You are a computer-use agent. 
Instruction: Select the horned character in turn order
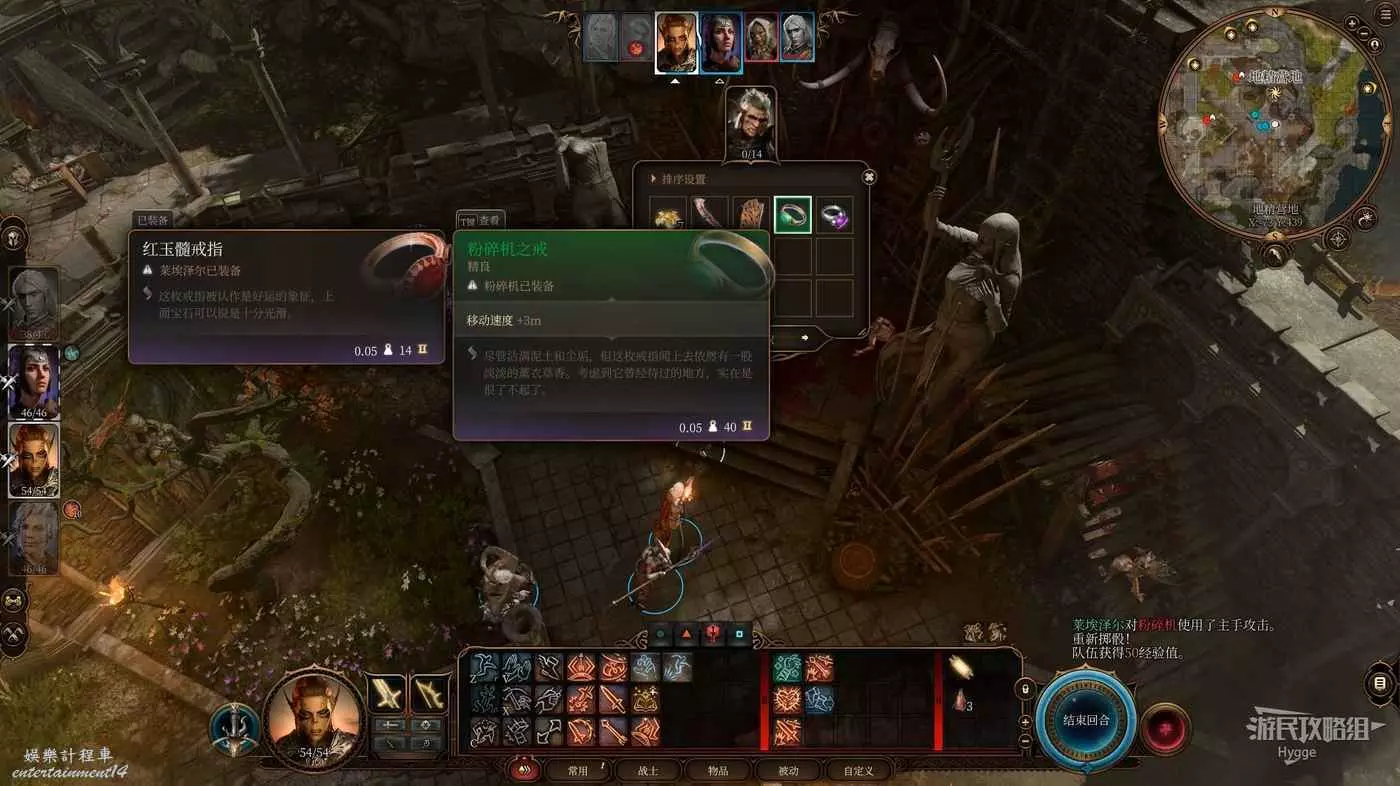tap(676, 42)
